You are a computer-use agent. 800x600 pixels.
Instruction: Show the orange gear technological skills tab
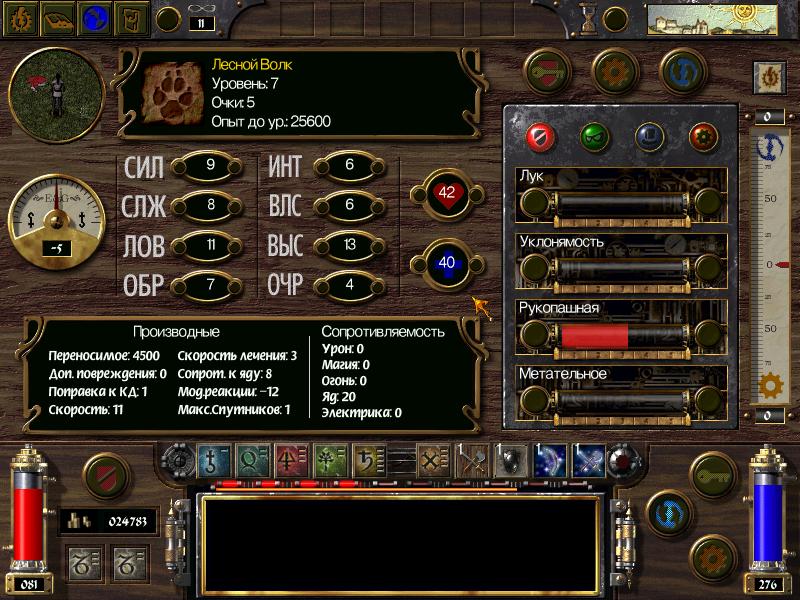click(703, 135)
